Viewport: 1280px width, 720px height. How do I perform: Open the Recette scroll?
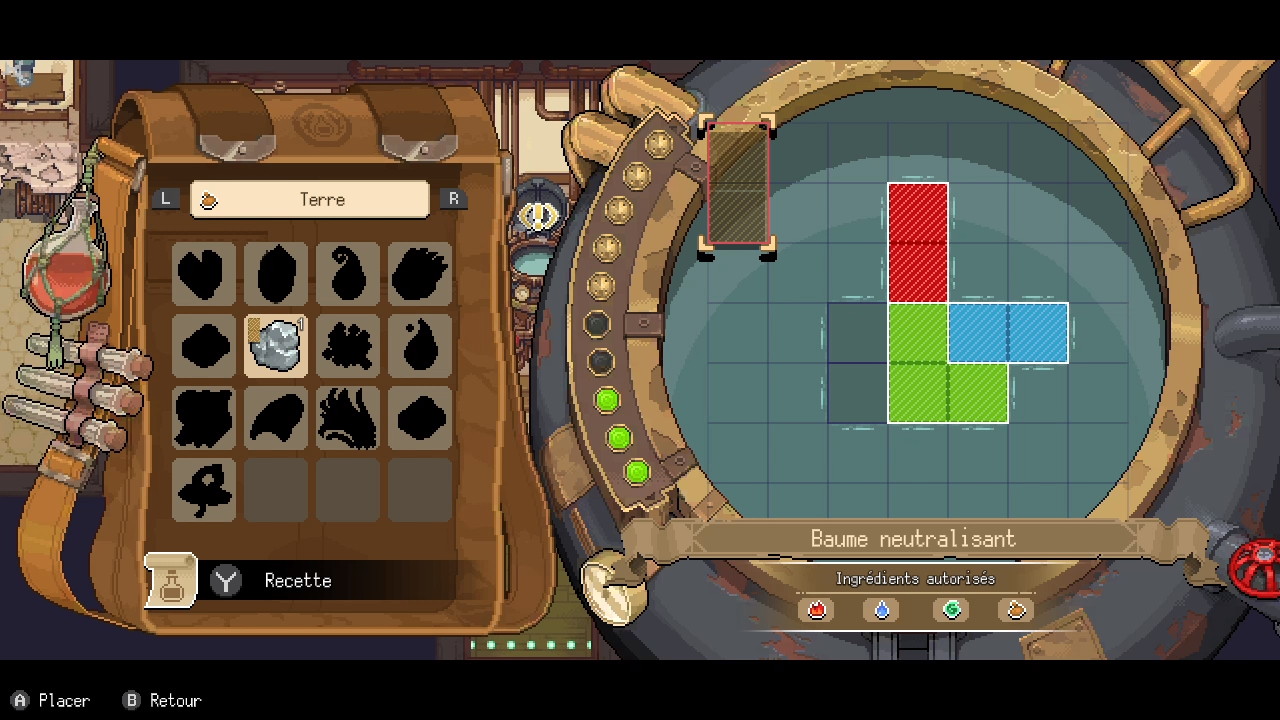coord(171,580)
